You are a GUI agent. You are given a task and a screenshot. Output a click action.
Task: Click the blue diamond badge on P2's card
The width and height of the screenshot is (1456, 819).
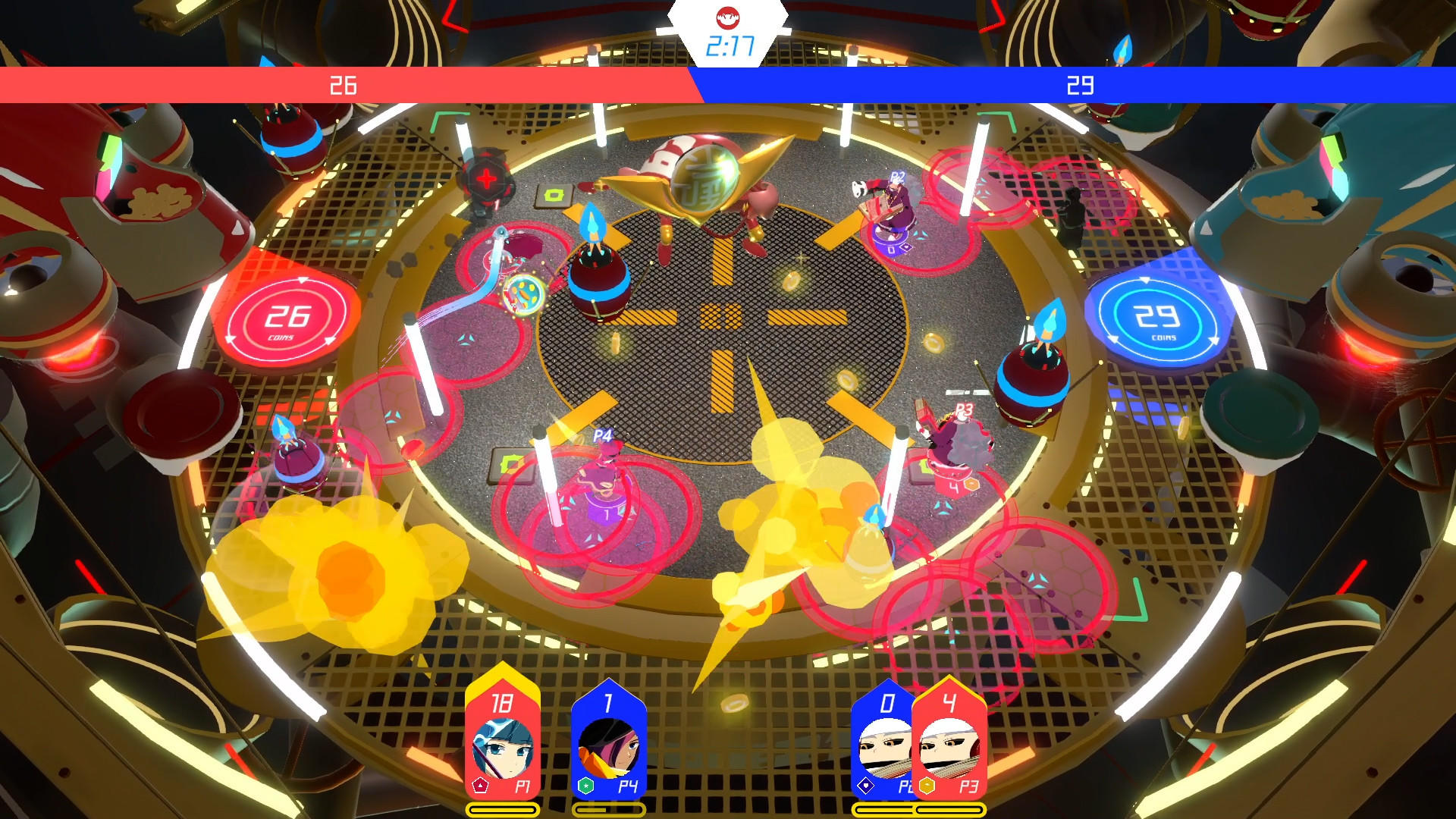coord(866,785)
